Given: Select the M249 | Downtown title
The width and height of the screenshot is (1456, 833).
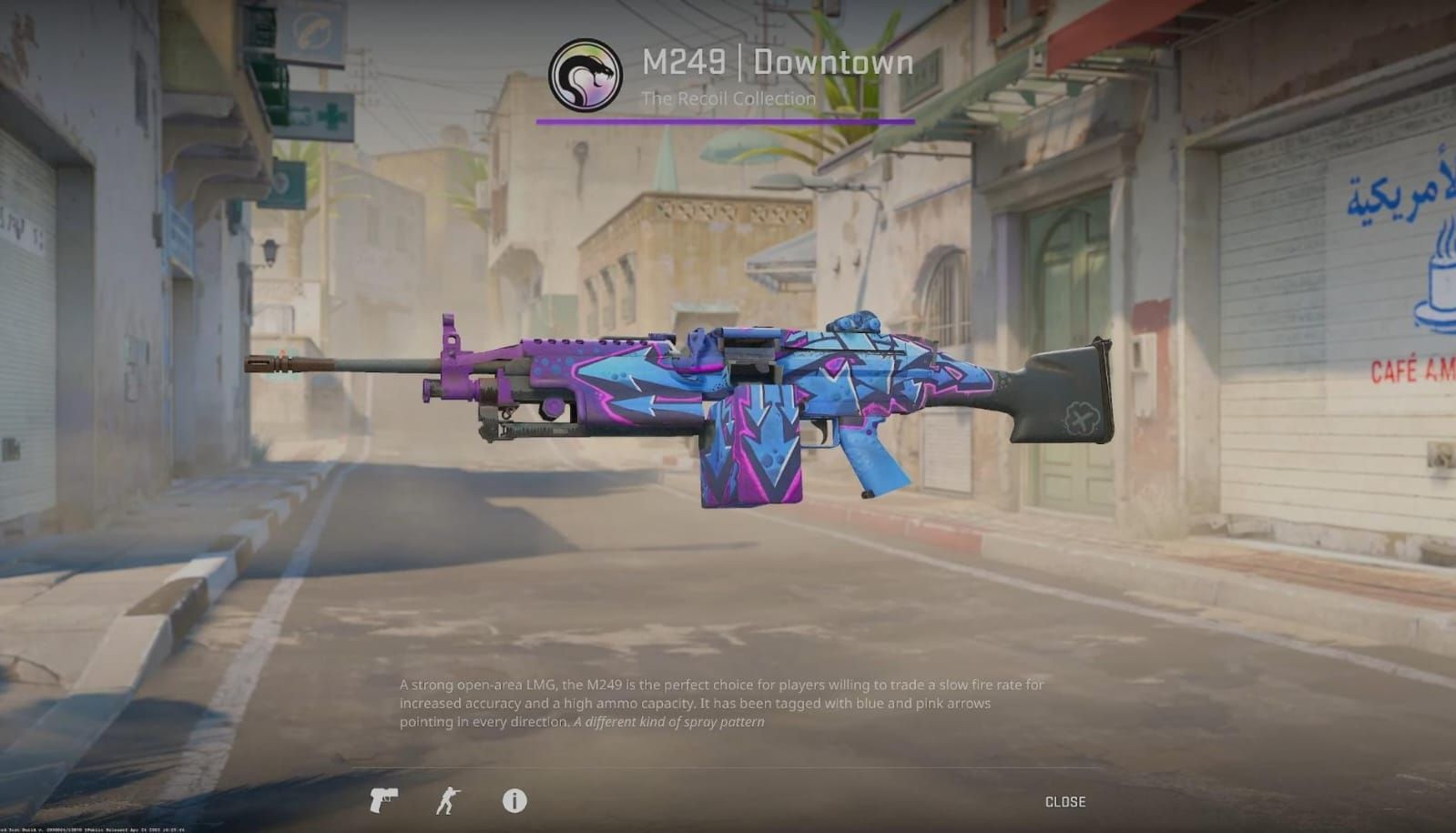Looking at the screenshot, I should (776, 62).
